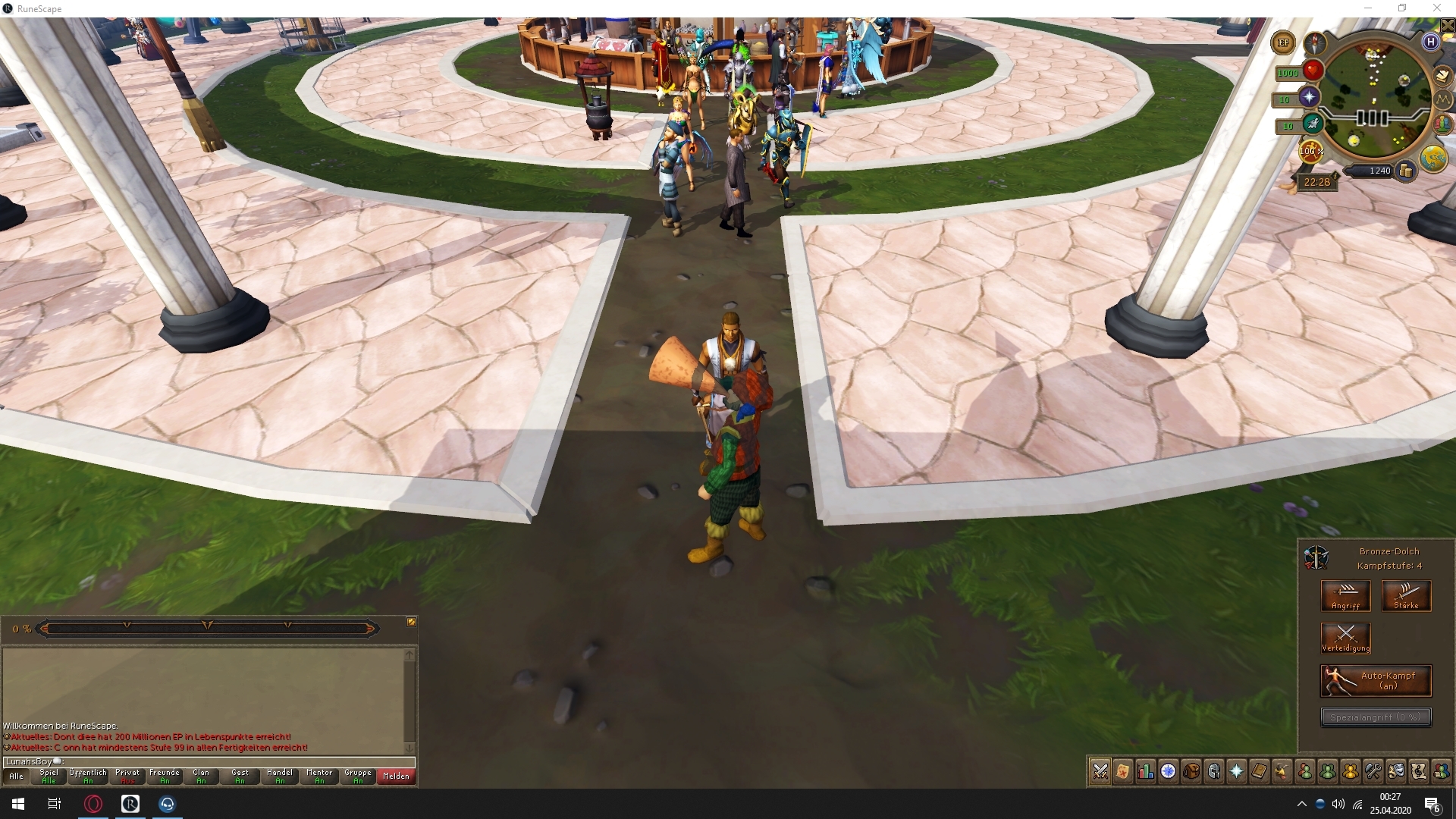Click the Melden report button
The image size is (1456, 819).
click(x=396, y=775)
